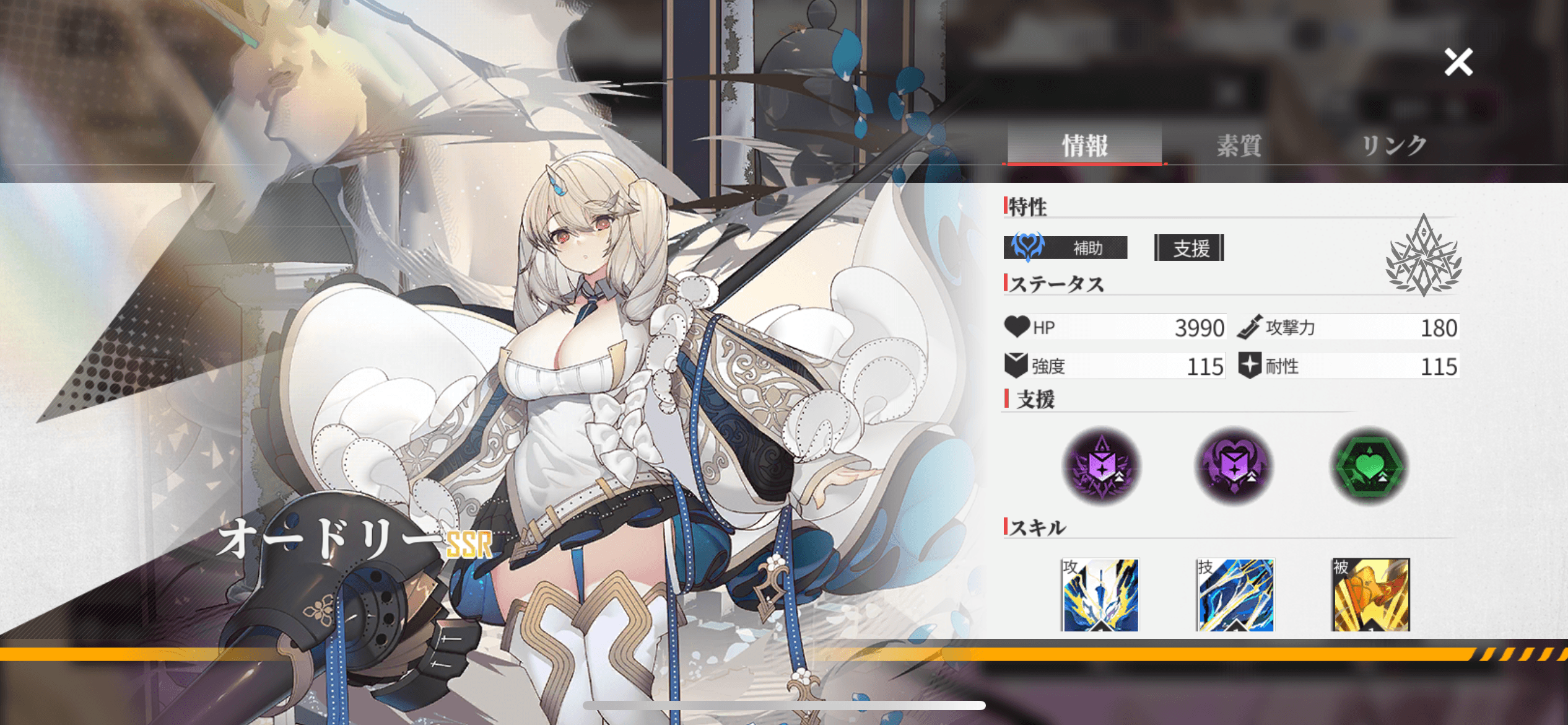Inspect the purple heart support skill icon
This screenshot has width=1568, height=725.
[x=1234, y=465]
